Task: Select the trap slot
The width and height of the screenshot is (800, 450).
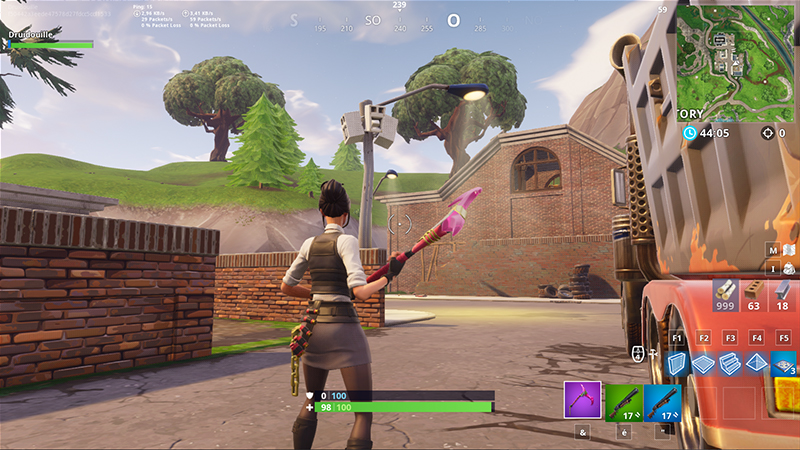Action: 784,363
